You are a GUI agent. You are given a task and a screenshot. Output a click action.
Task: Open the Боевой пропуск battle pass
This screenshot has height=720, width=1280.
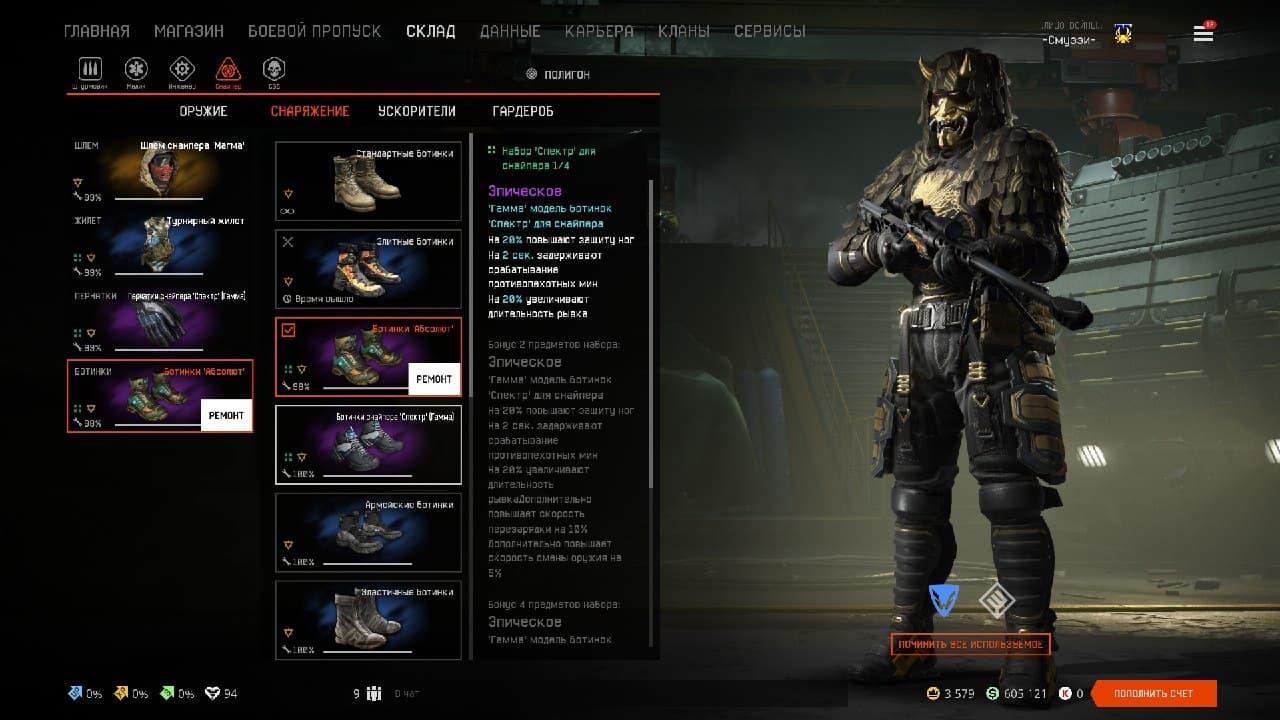click(x=314, y=31)
